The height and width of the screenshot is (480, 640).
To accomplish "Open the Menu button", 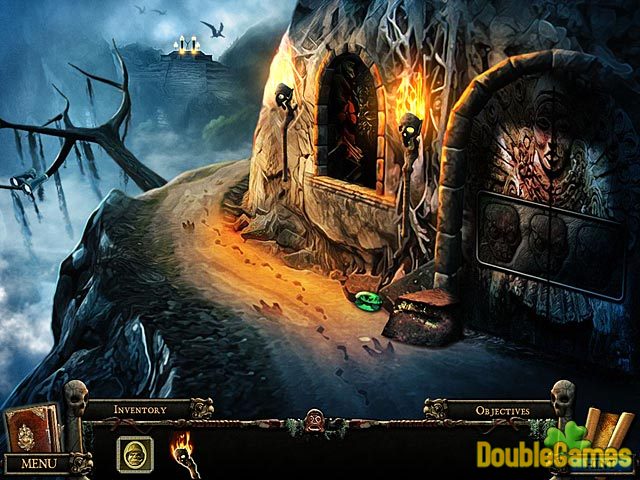I will tap(38, 464).
